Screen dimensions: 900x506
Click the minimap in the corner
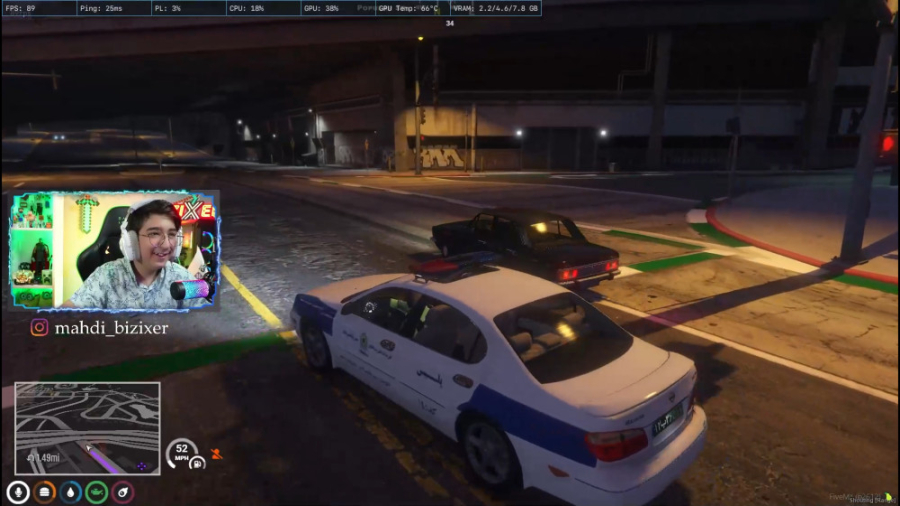pyautogui.click(x=87, y=428)
